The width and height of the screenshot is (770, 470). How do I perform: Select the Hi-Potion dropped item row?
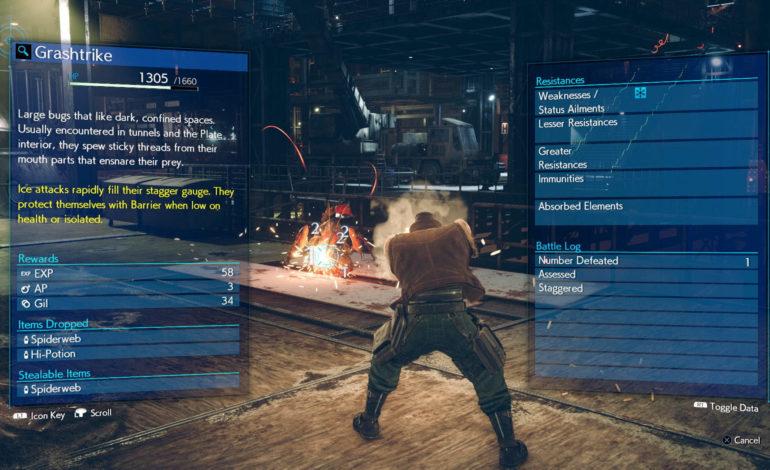130,353
